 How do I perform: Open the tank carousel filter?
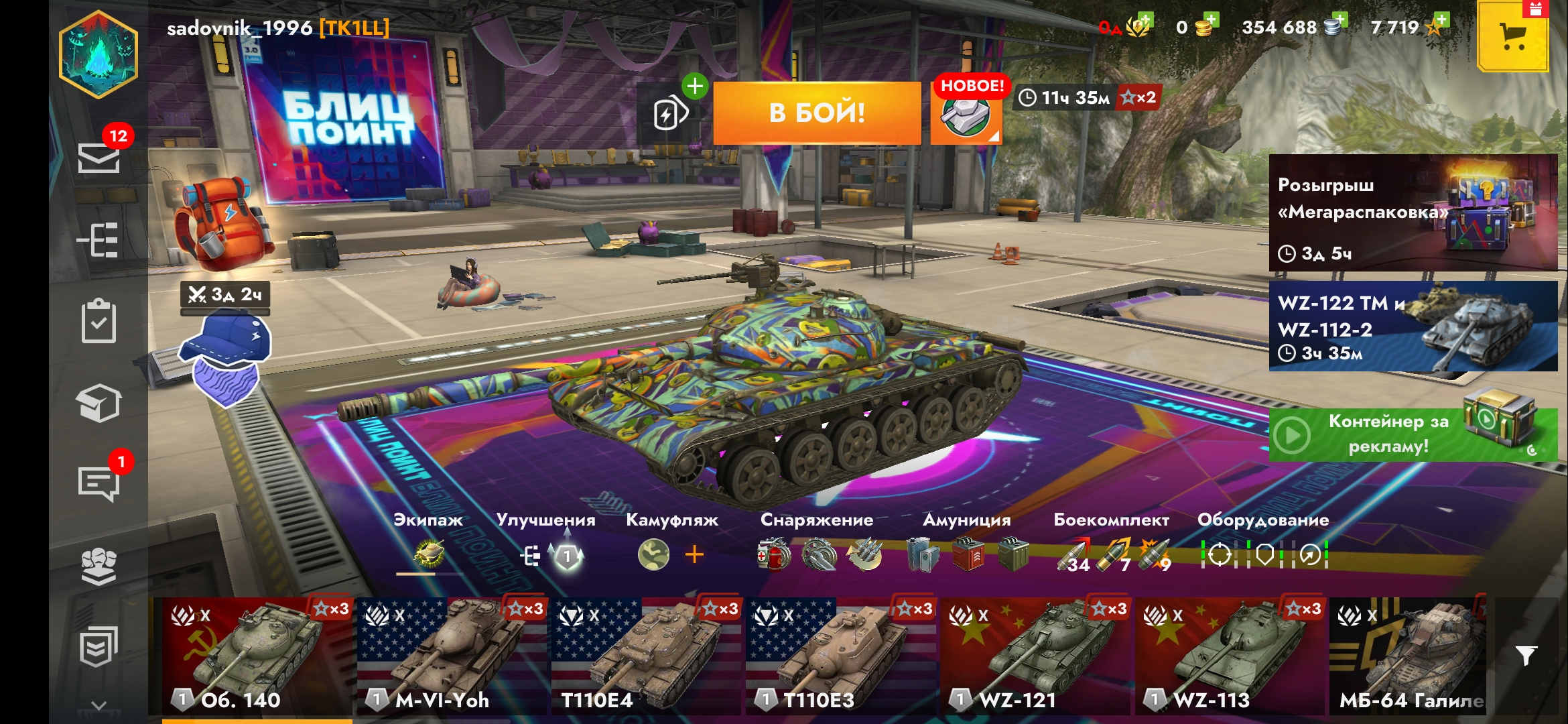pyautogui.click(x=1526, y=656)
